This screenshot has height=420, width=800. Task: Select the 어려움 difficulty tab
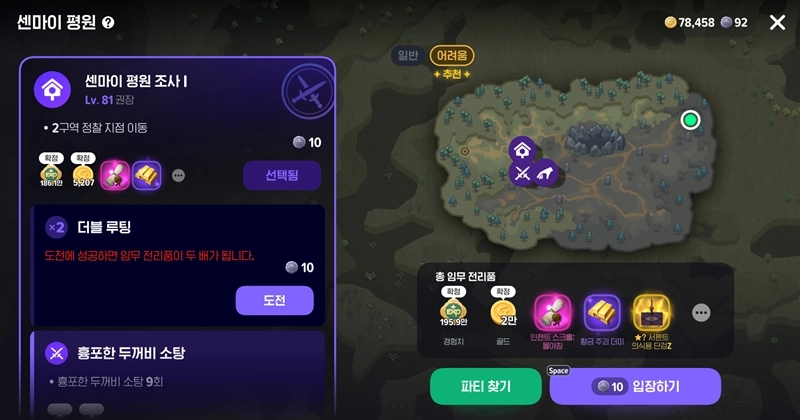coord(452,56)
